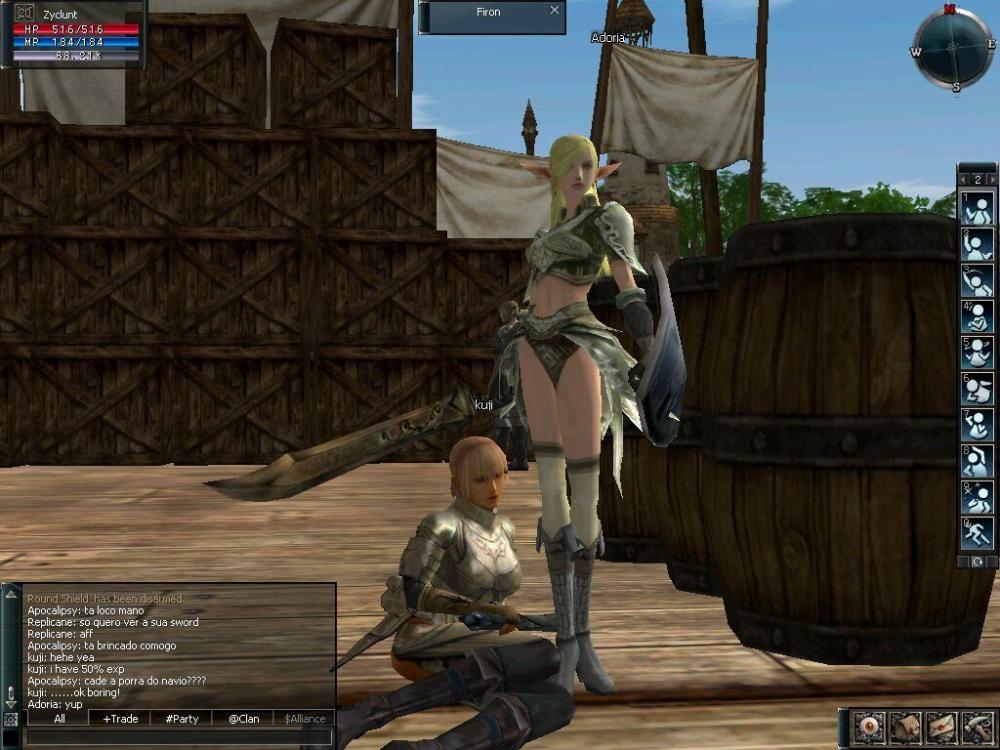This screenshot has width=1000, height=750.
Task: Select the @Clan chat tab
Action: (243, 718)
